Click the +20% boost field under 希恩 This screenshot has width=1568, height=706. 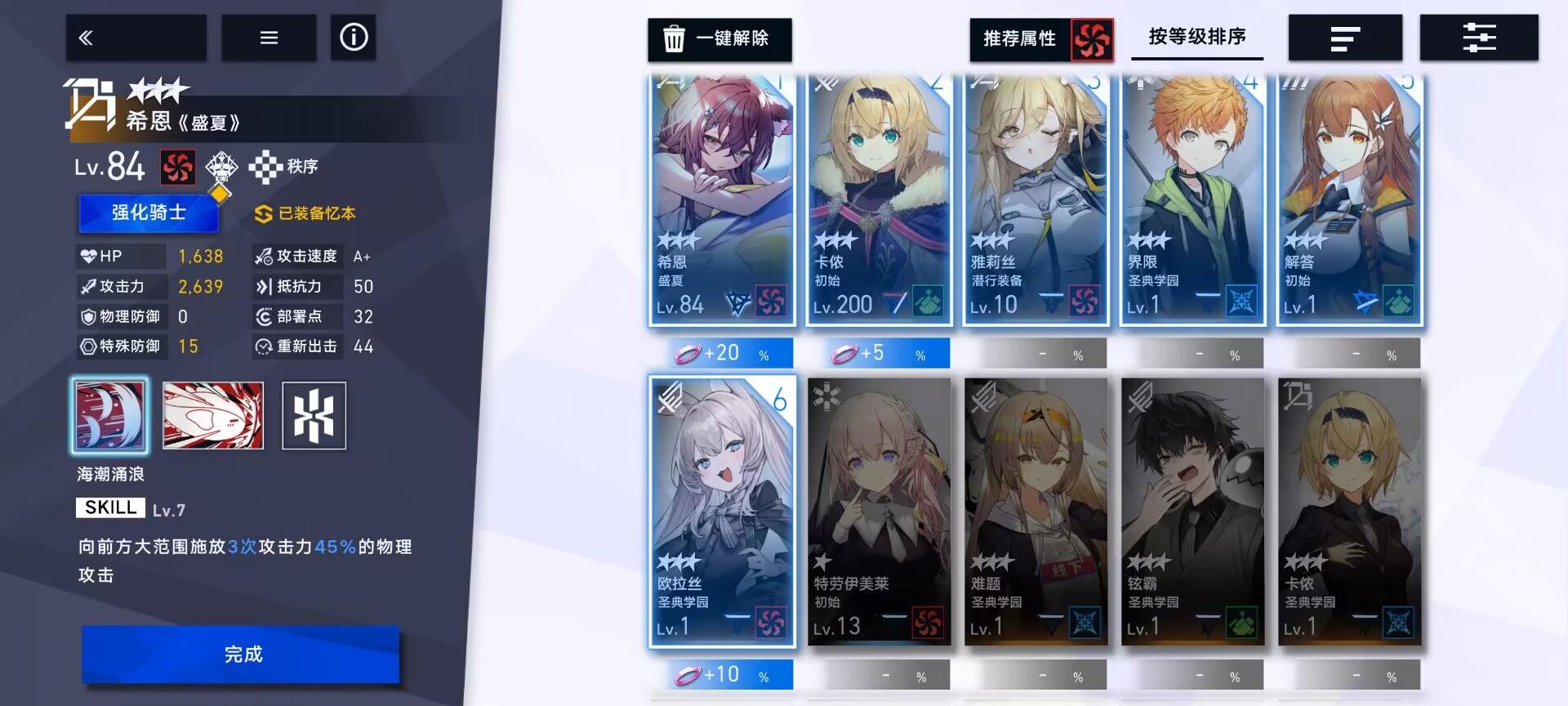(722, 352)
